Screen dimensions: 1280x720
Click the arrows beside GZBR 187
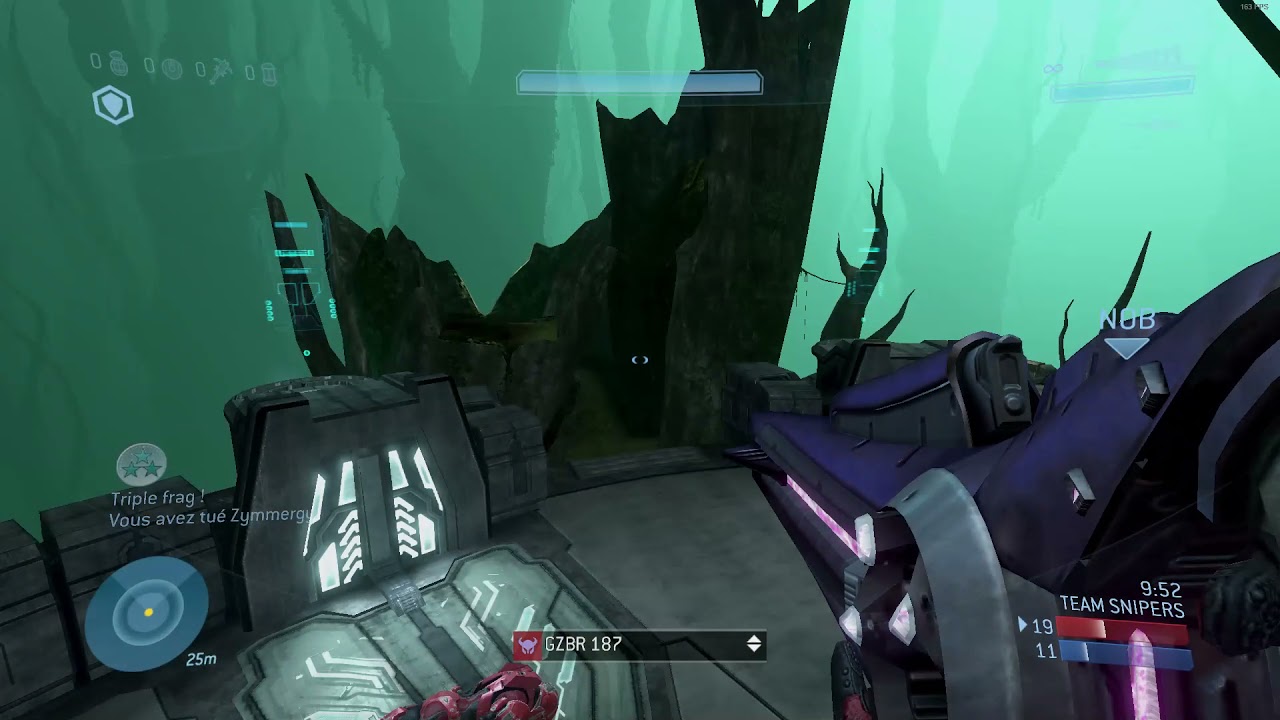[754, 645]
